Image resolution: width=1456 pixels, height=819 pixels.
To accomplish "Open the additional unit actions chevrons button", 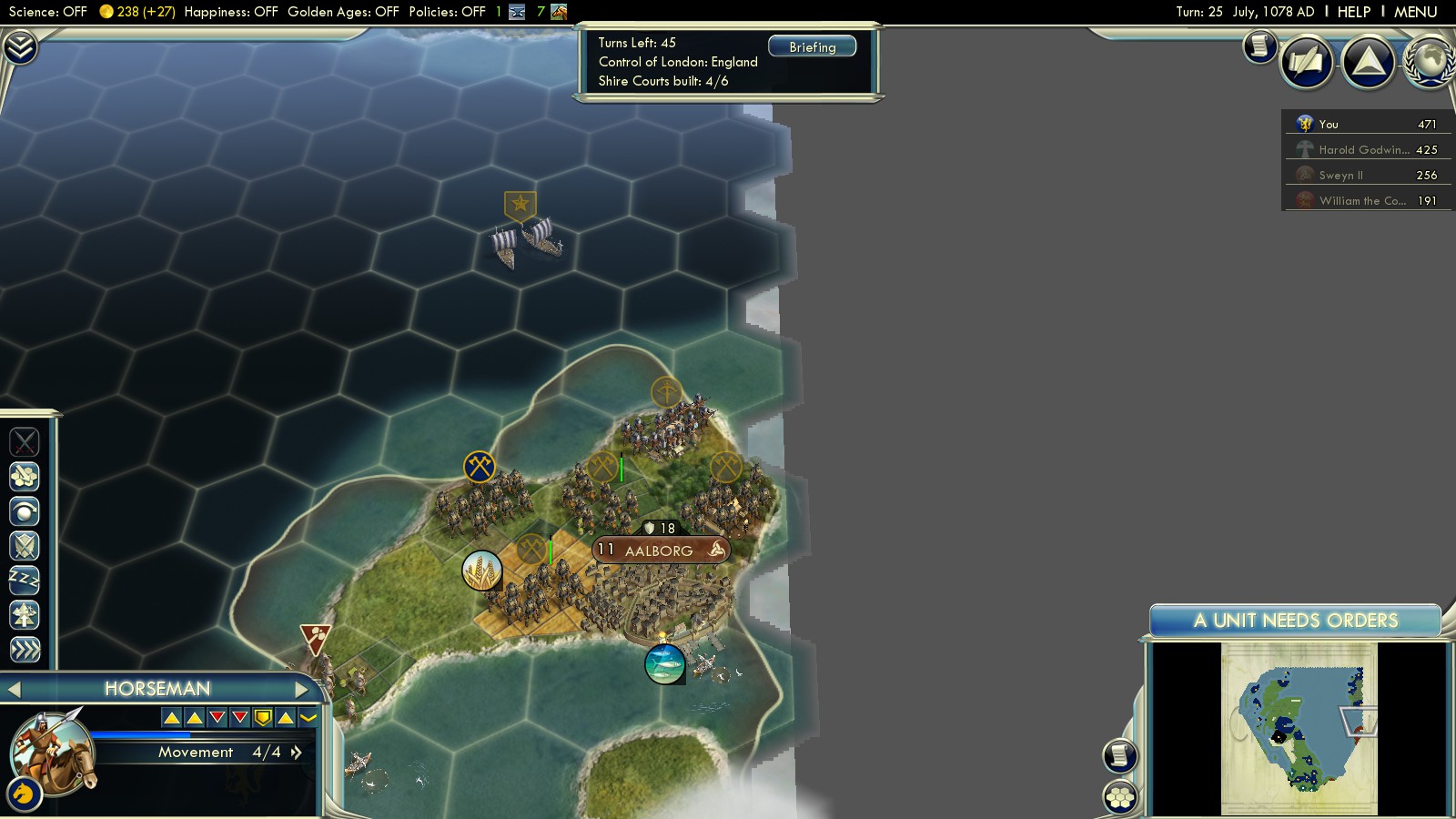I will (x=25, y=649).
